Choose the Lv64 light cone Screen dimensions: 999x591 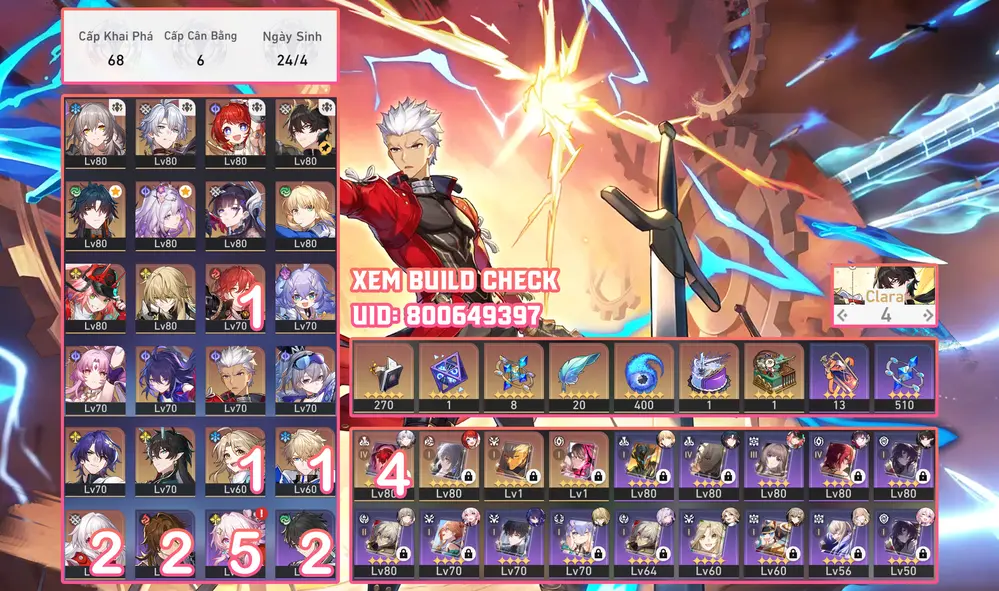tap(645, 541)
